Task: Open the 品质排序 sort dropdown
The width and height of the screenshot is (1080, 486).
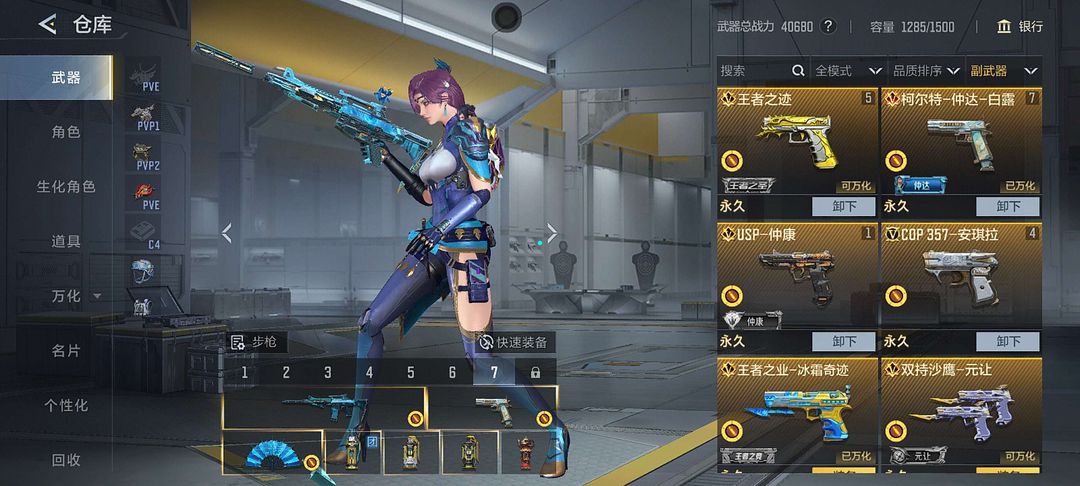Action: (x=927, y=71)
